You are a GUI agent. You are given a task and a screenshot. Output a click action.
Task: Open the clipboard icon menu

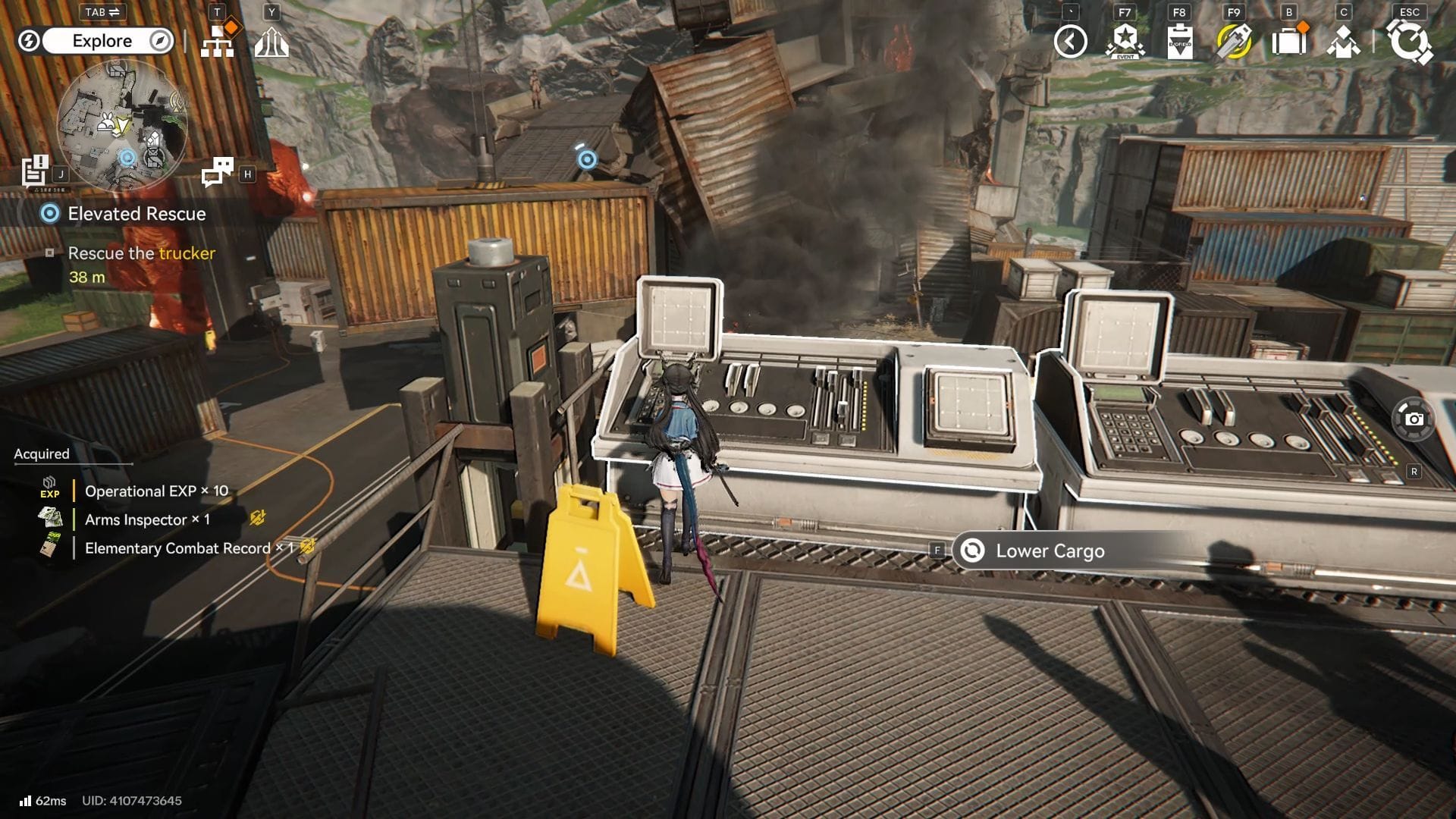click(1179, 42)
